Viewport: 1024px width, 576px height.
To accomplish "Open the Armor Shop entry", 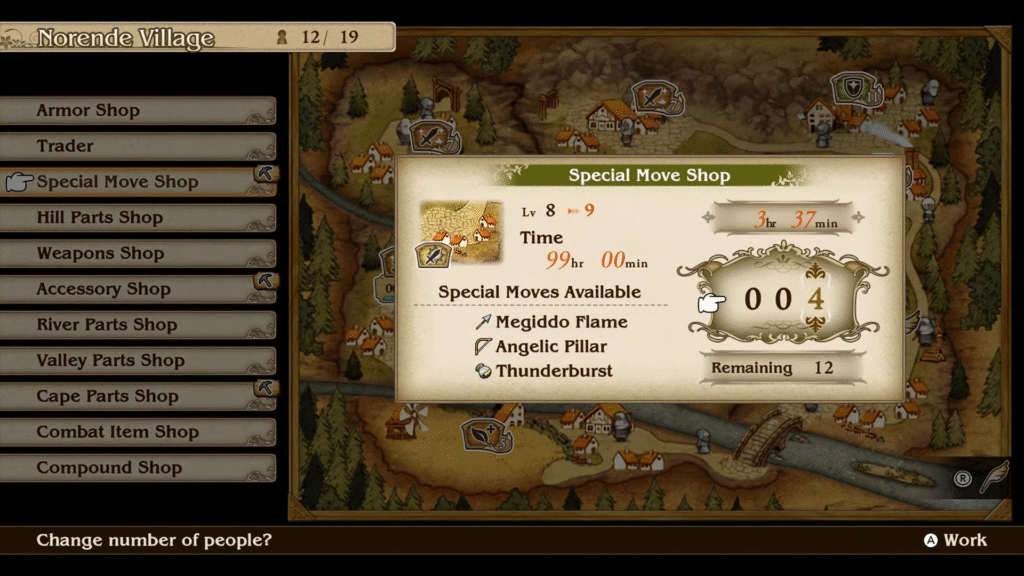I will 88,111.
